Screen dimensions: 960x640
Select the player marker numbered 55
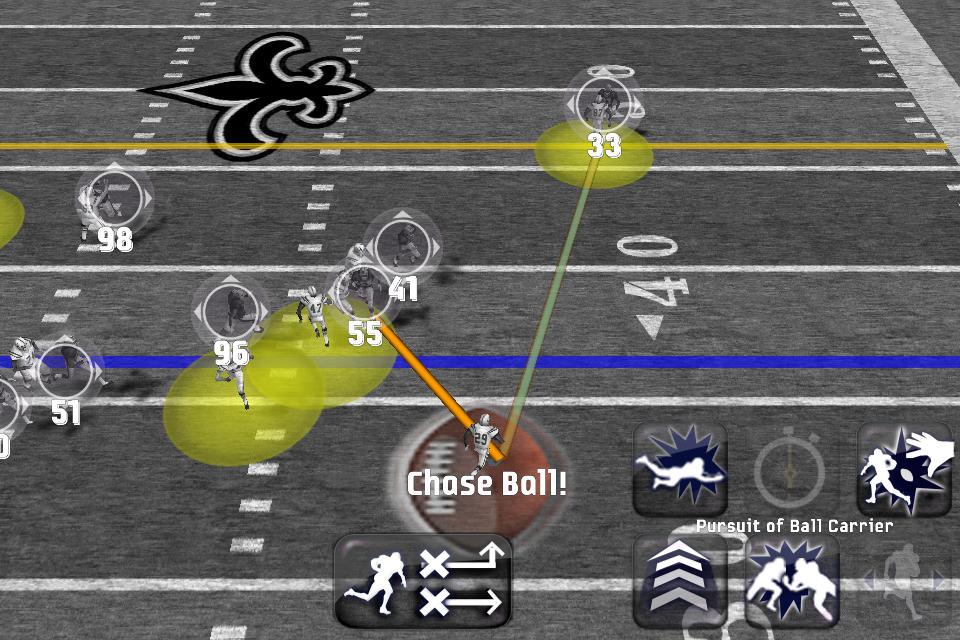tap(364, 294)
